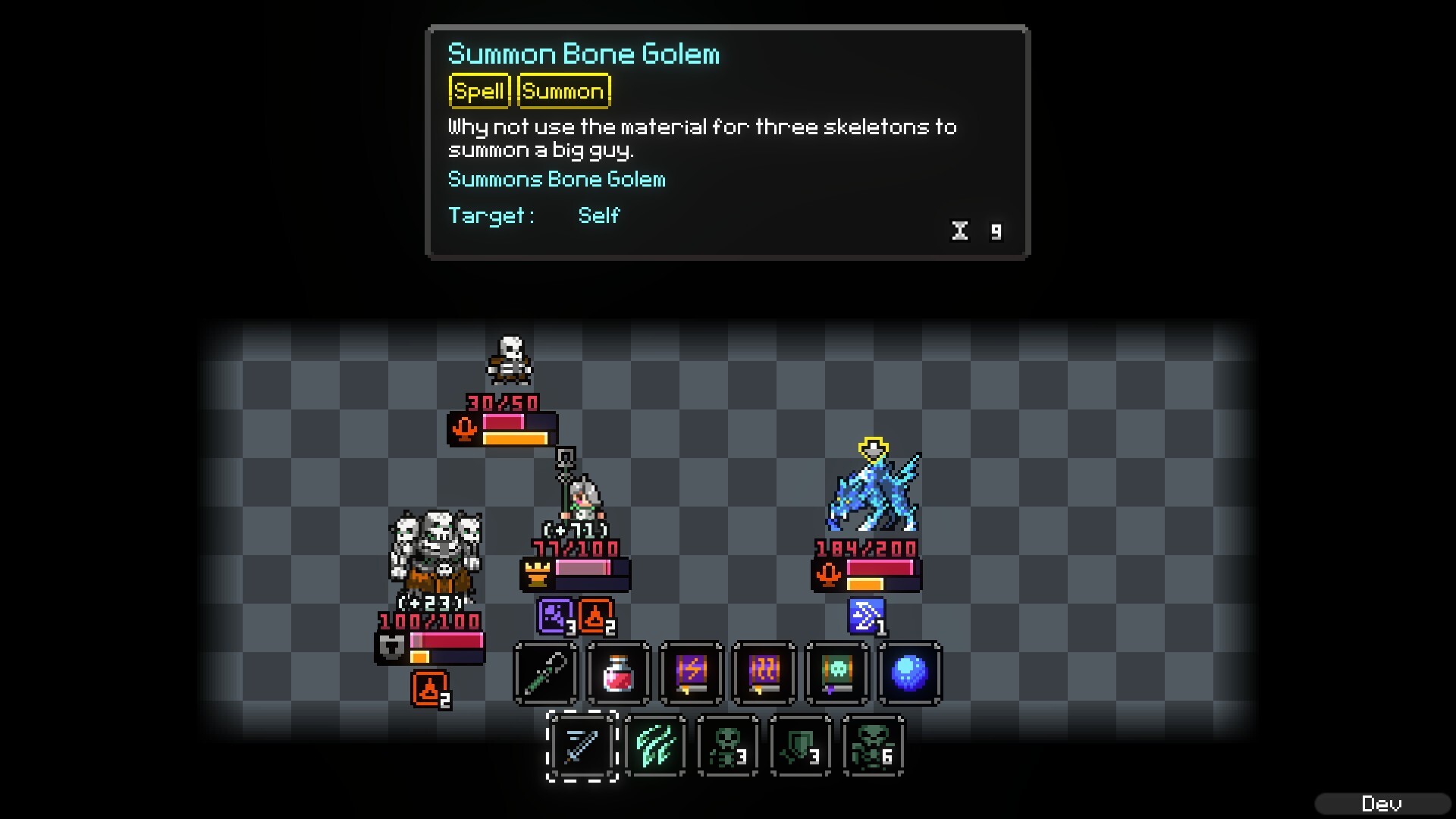This screenshot has width=1456, height=819.
Task: Use the red health potion
Action: (x=617, y=673)
